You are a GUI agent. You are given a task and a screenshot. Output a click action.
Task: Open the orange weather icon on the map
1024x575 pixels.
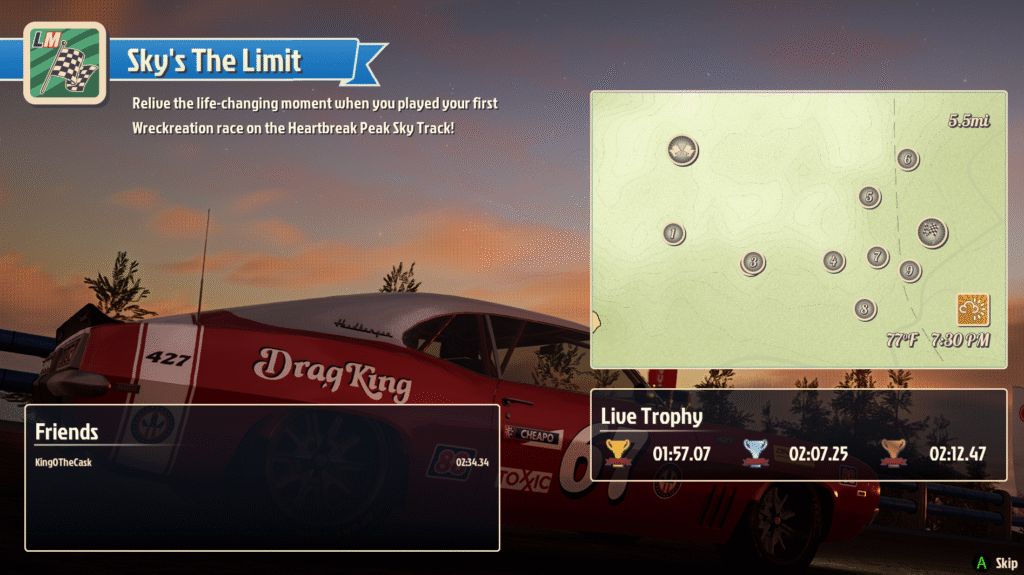point(972,310)
